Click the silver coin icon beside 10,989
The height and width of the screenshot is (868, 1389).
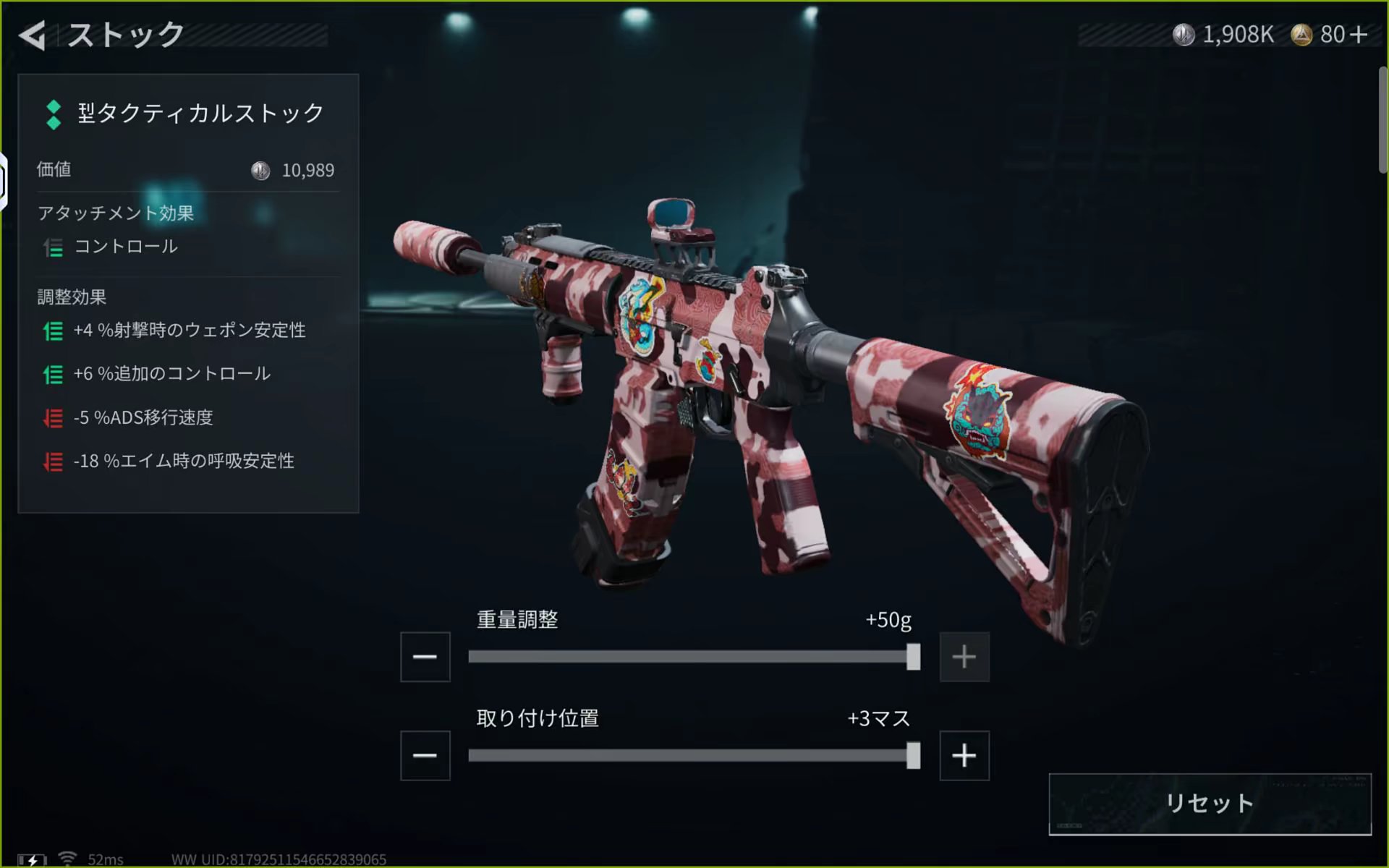coord(258,171)
